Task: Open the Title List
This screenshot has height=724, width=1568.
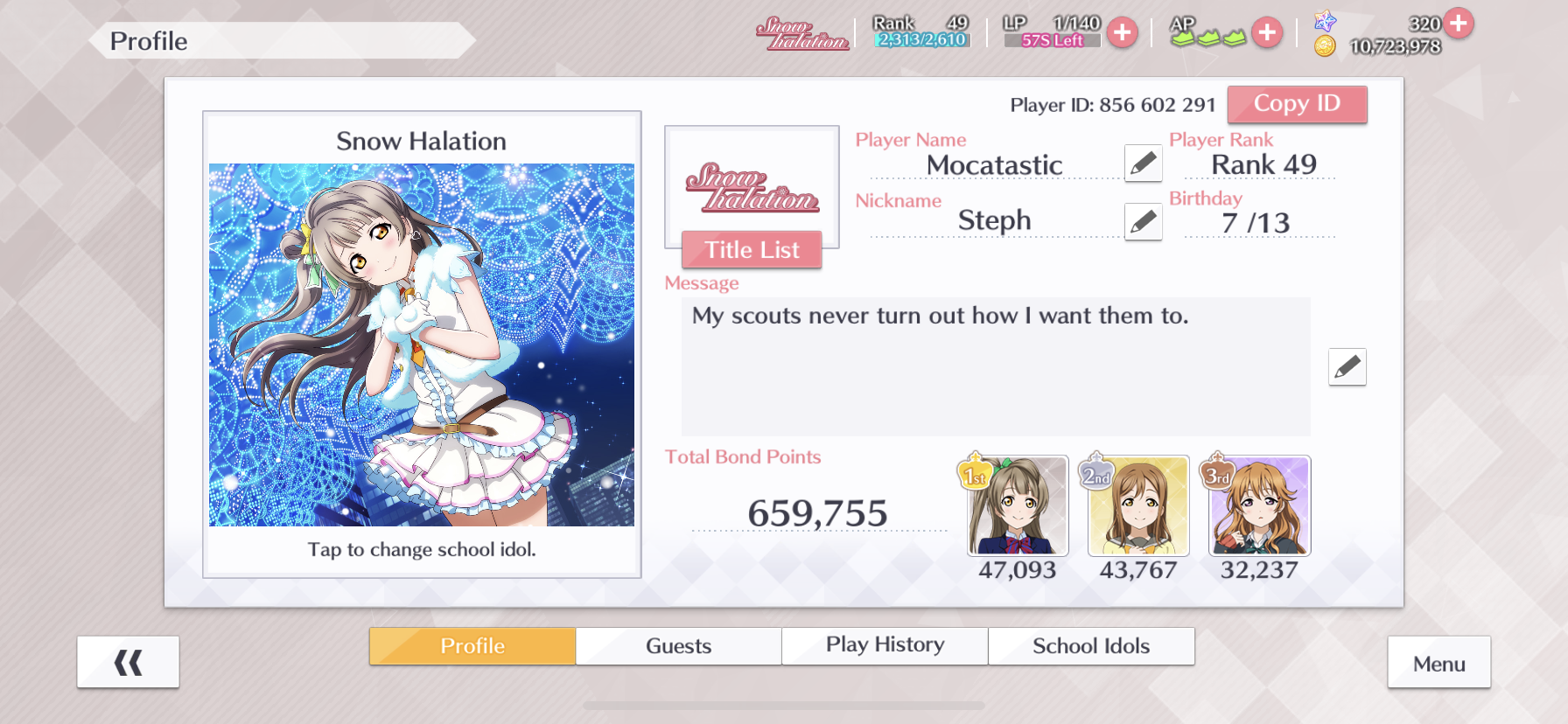Action: [x=752, y=250]
